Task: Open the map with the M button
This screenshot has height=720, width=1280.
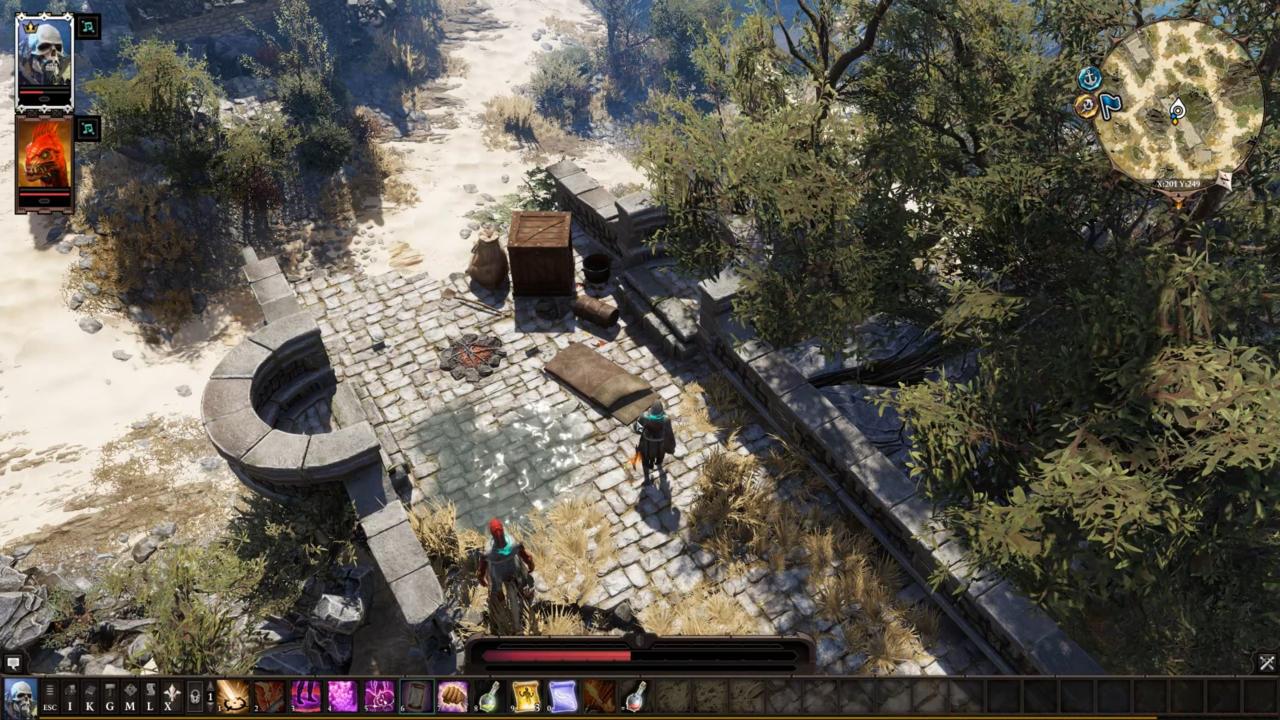Action: (x=130, y=696)
